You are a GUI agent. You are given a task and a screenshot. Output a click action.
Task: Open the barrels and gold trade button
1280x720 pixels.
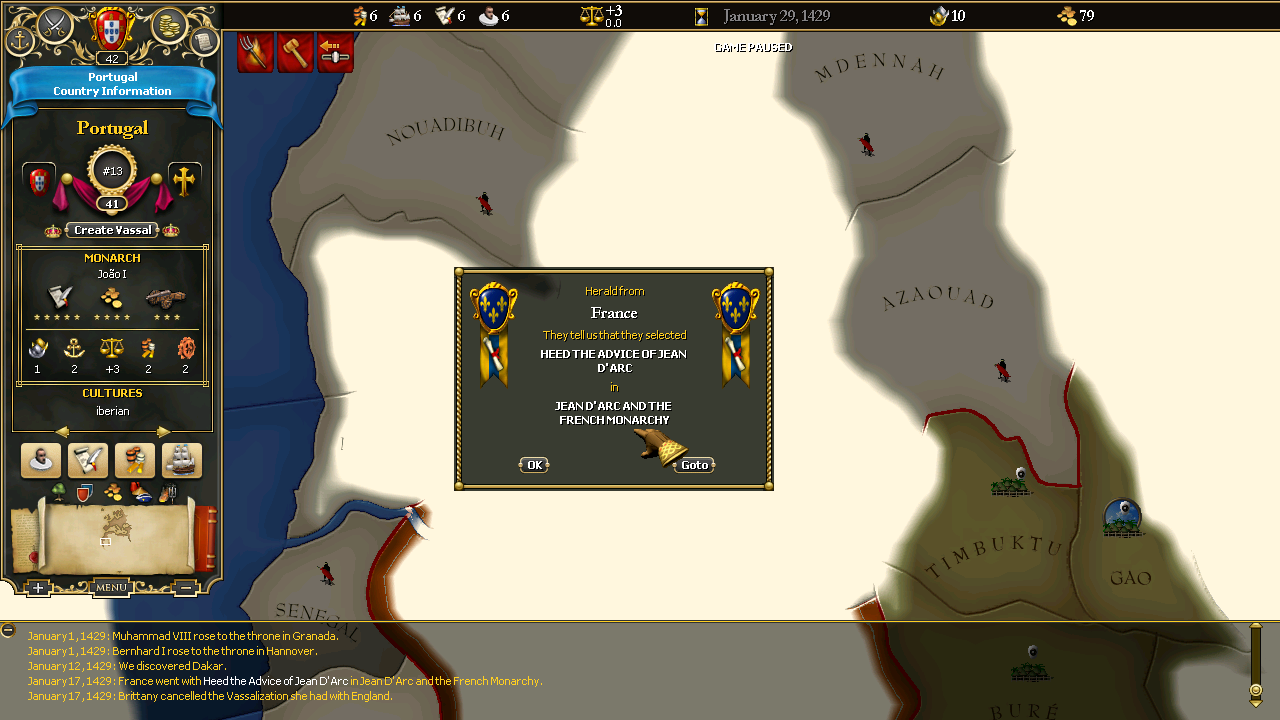tap(135, 460)
